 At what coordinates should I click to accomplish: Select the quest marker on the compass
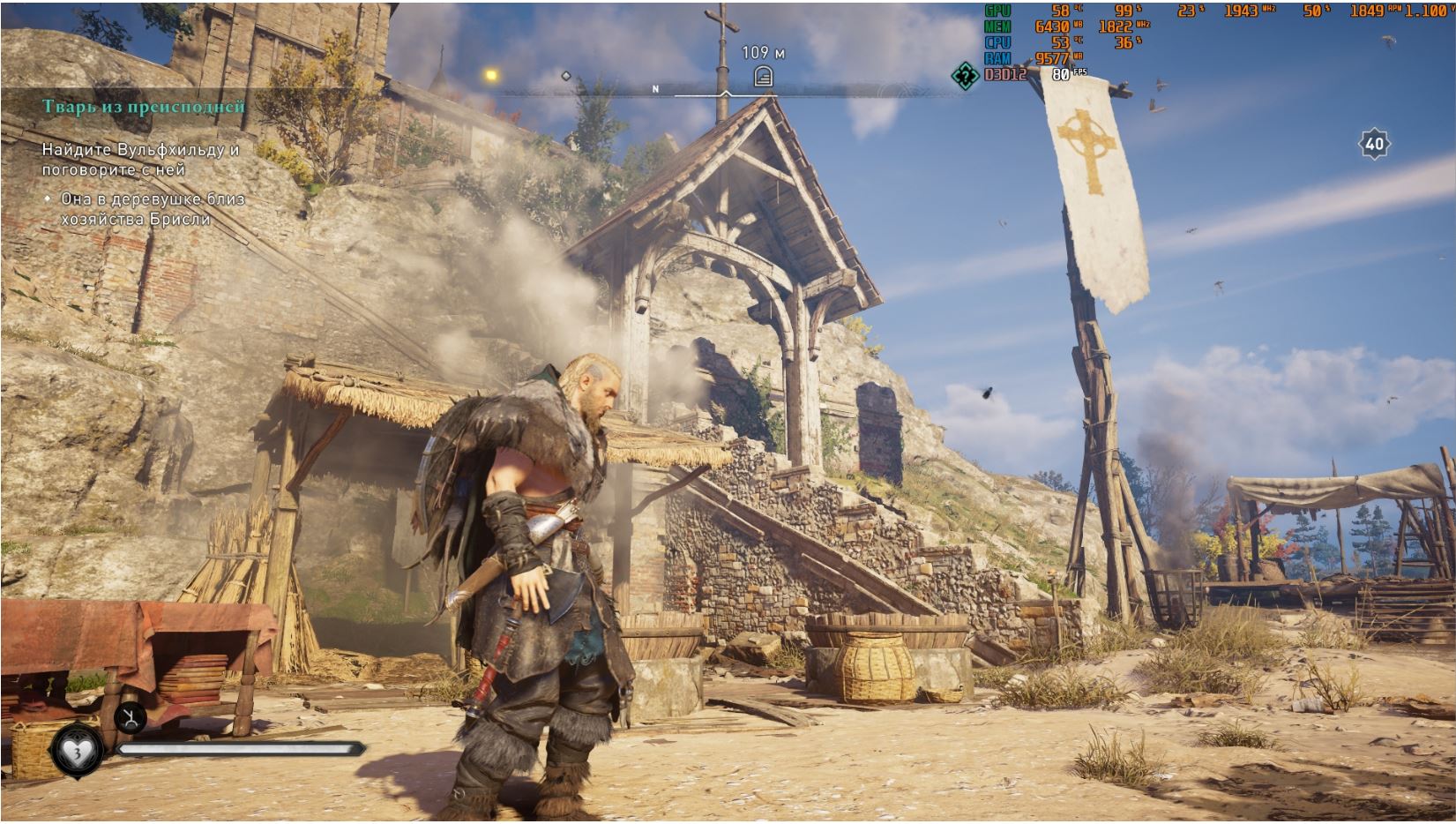click(x=763, y=77)
